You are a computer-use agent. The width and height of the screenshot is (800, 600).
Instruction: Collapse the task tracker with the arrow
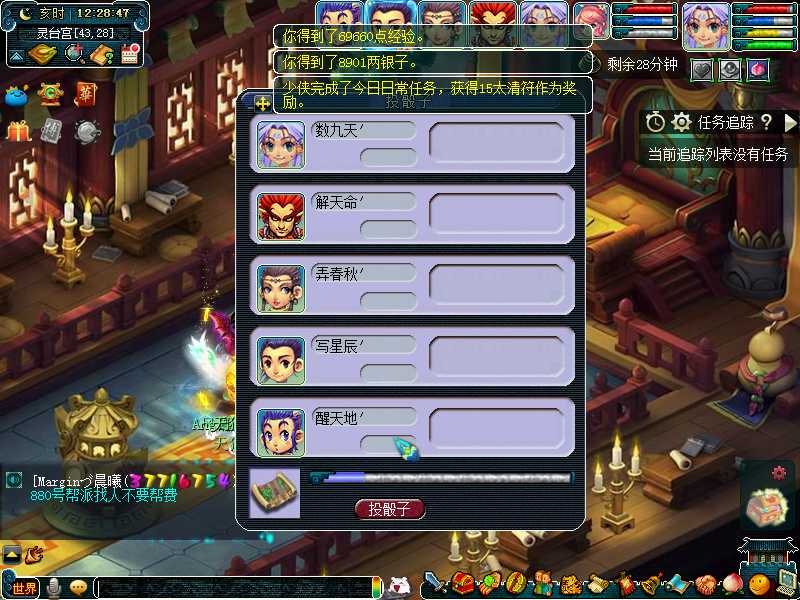790,122
